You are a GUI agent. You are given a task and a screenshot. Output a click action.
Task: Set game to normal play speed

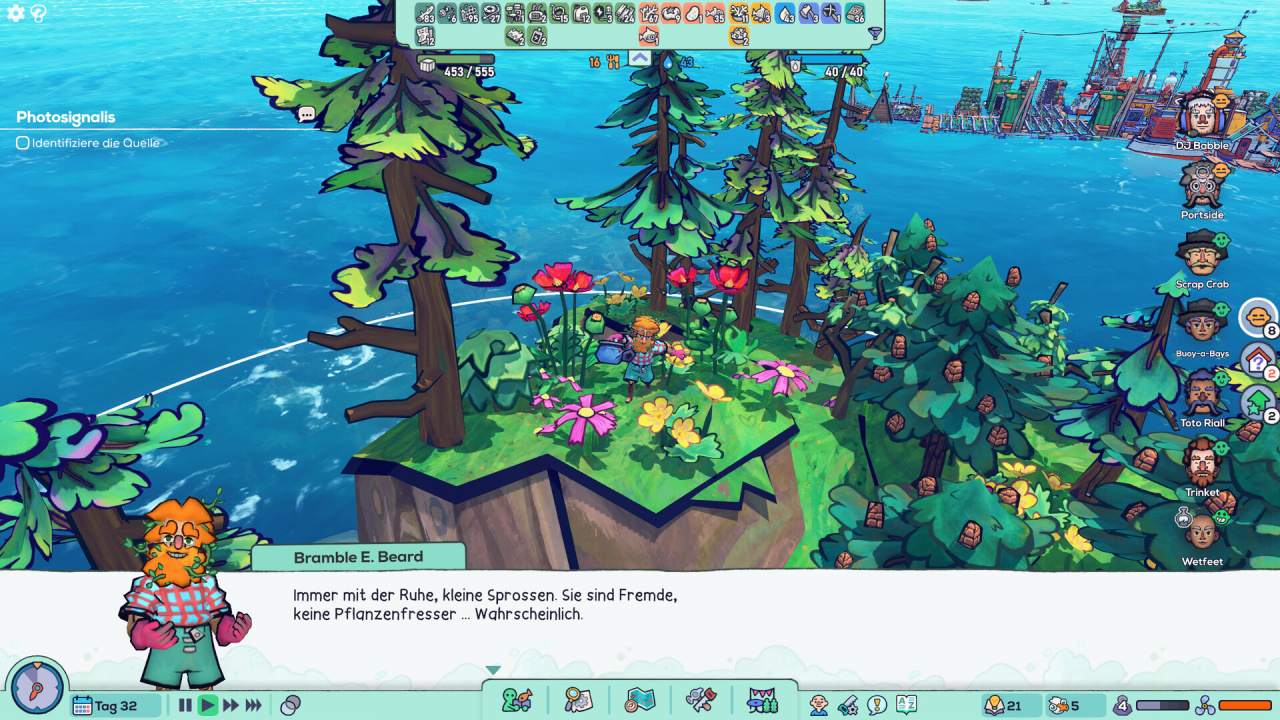point(208,705)
